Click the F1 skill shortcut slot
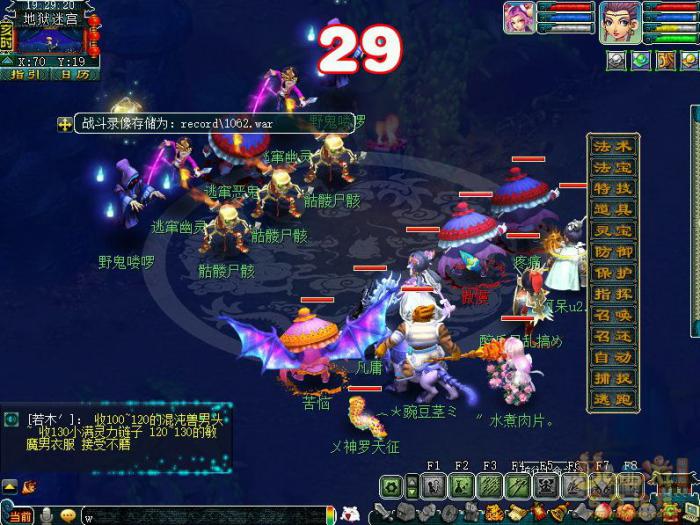Screen dimensions: 700x525 pyautogui.click(x=434, y=486)
